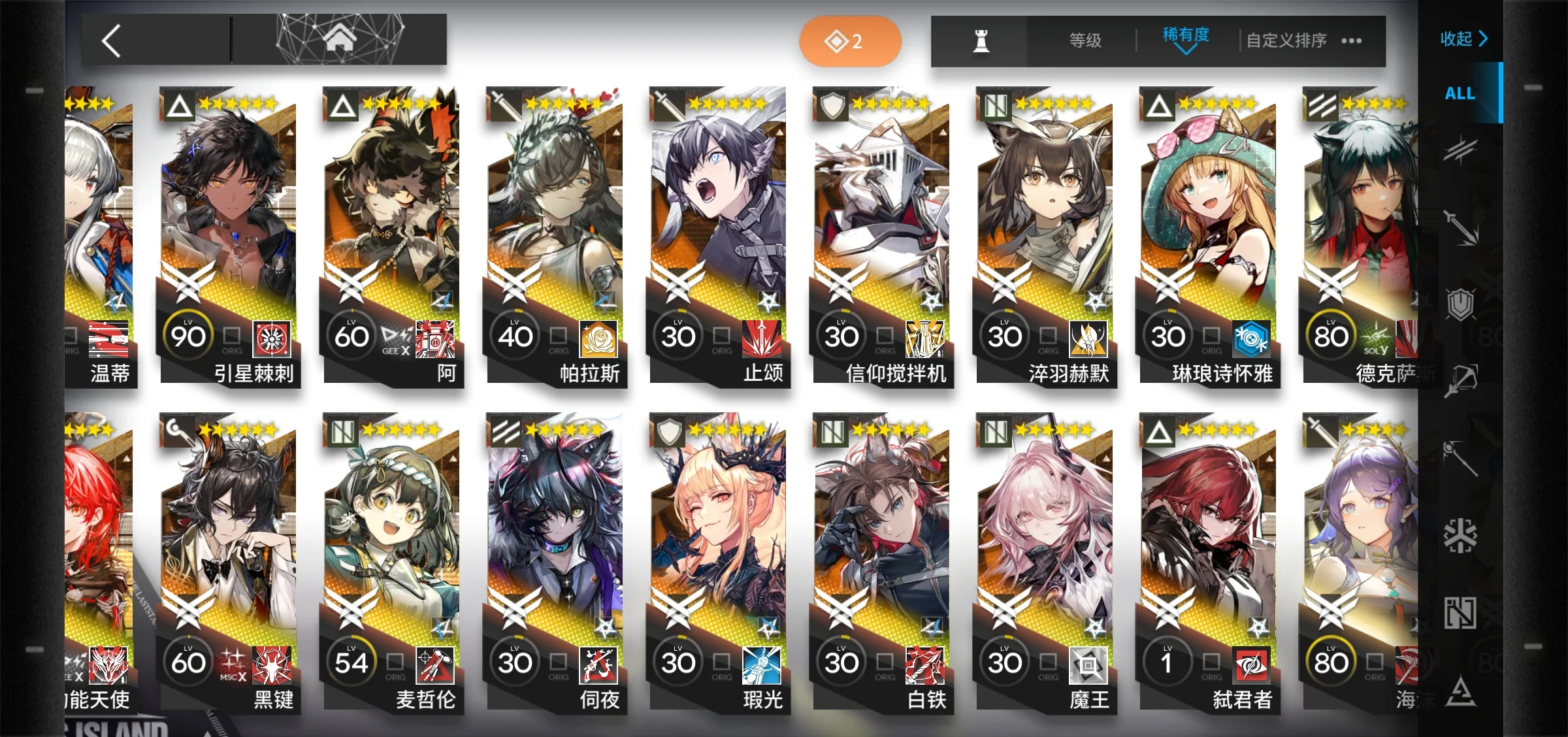
Task: Open operator card 信仰搅拌机
Action: click(882, 235)
